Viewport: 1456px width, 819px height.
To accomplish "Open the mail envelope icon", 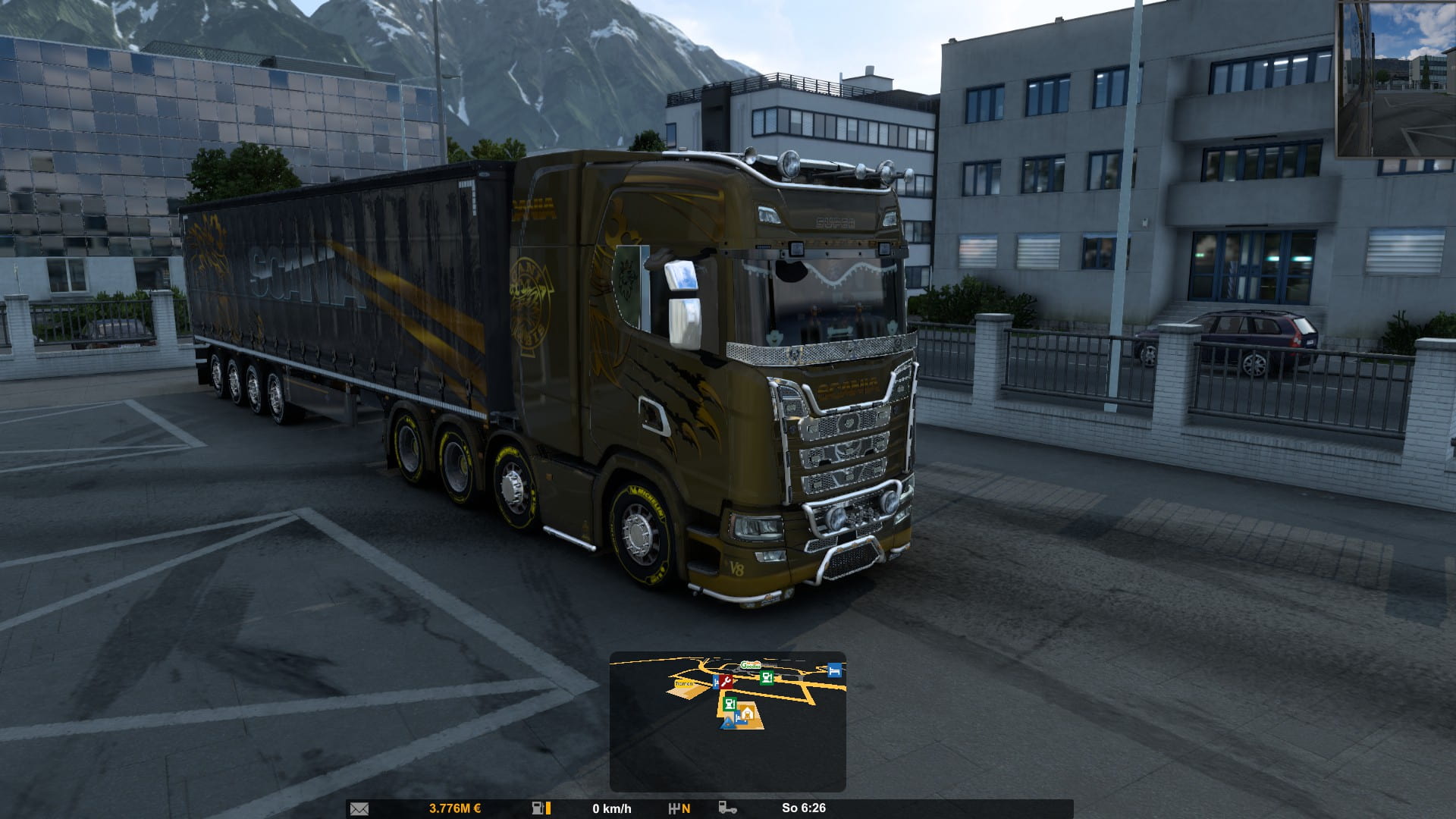I will pyautogui.click(x=359, y=808).
